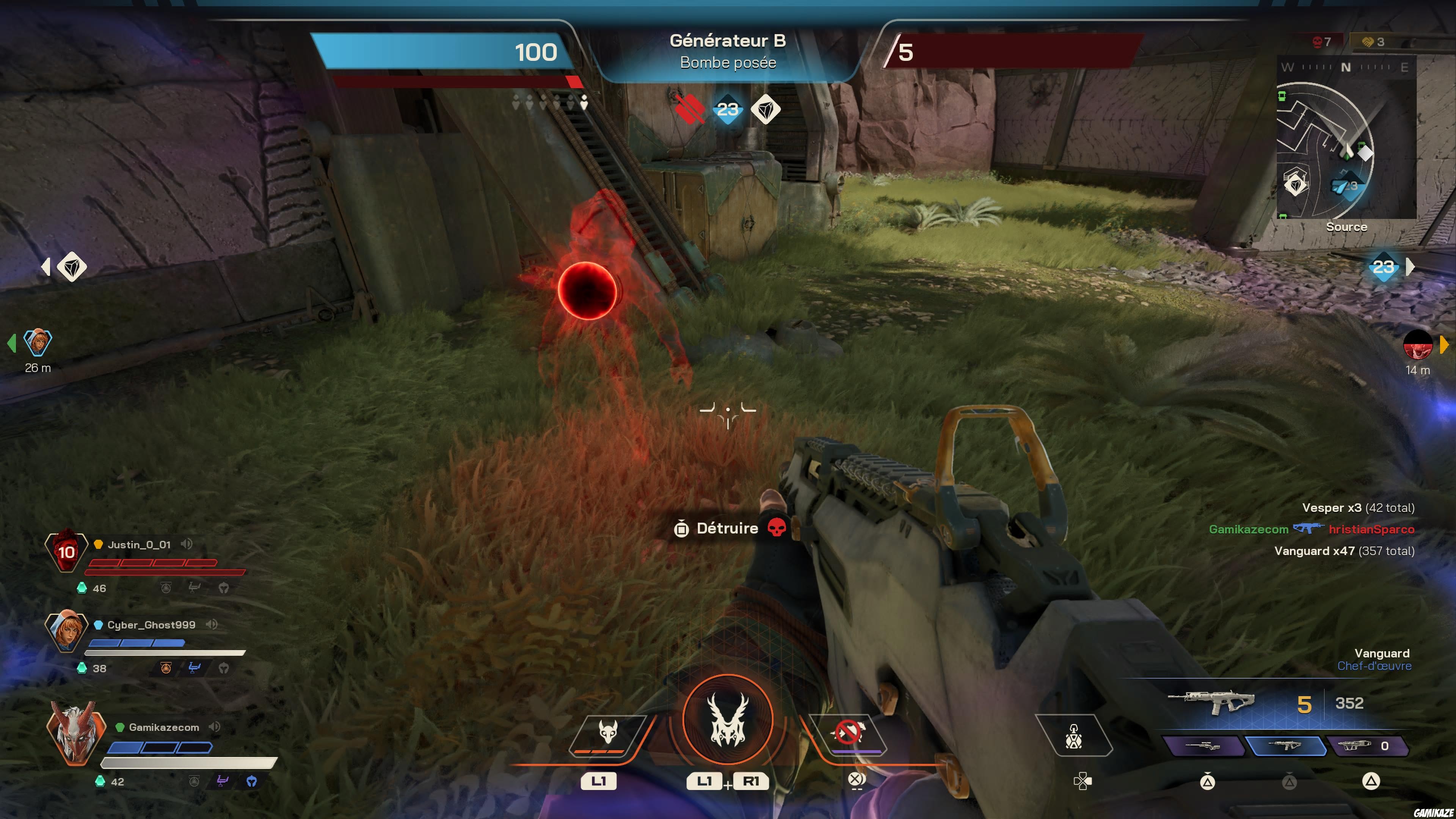Activate the central horned-mask ultimate ability
Image resolution: width=1456 pixels, height=819 pixels.
[728, 719]
